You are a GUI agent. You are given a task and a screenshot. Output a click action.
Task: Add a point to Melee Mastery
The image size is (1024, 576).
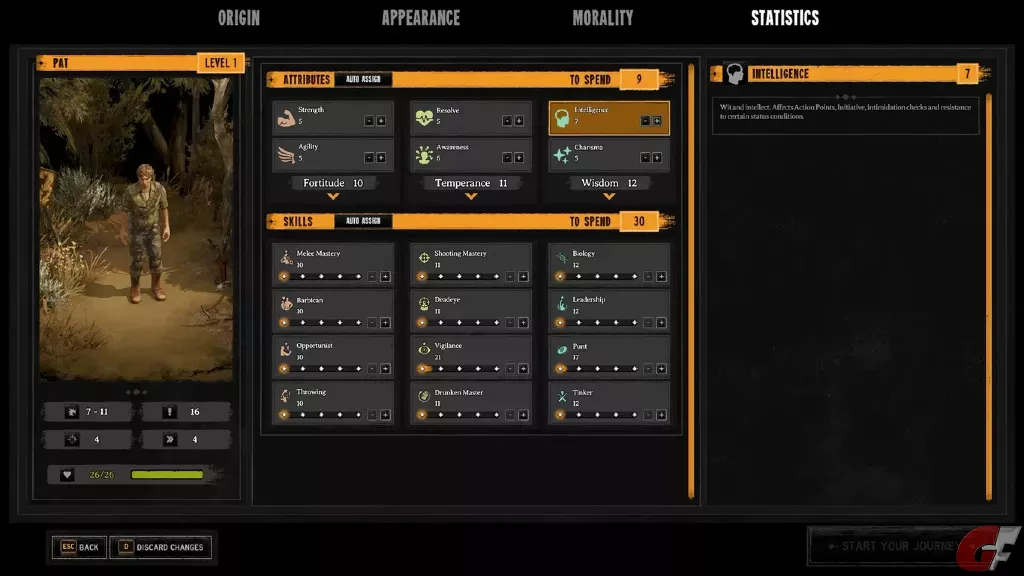[x=385, y=276]
